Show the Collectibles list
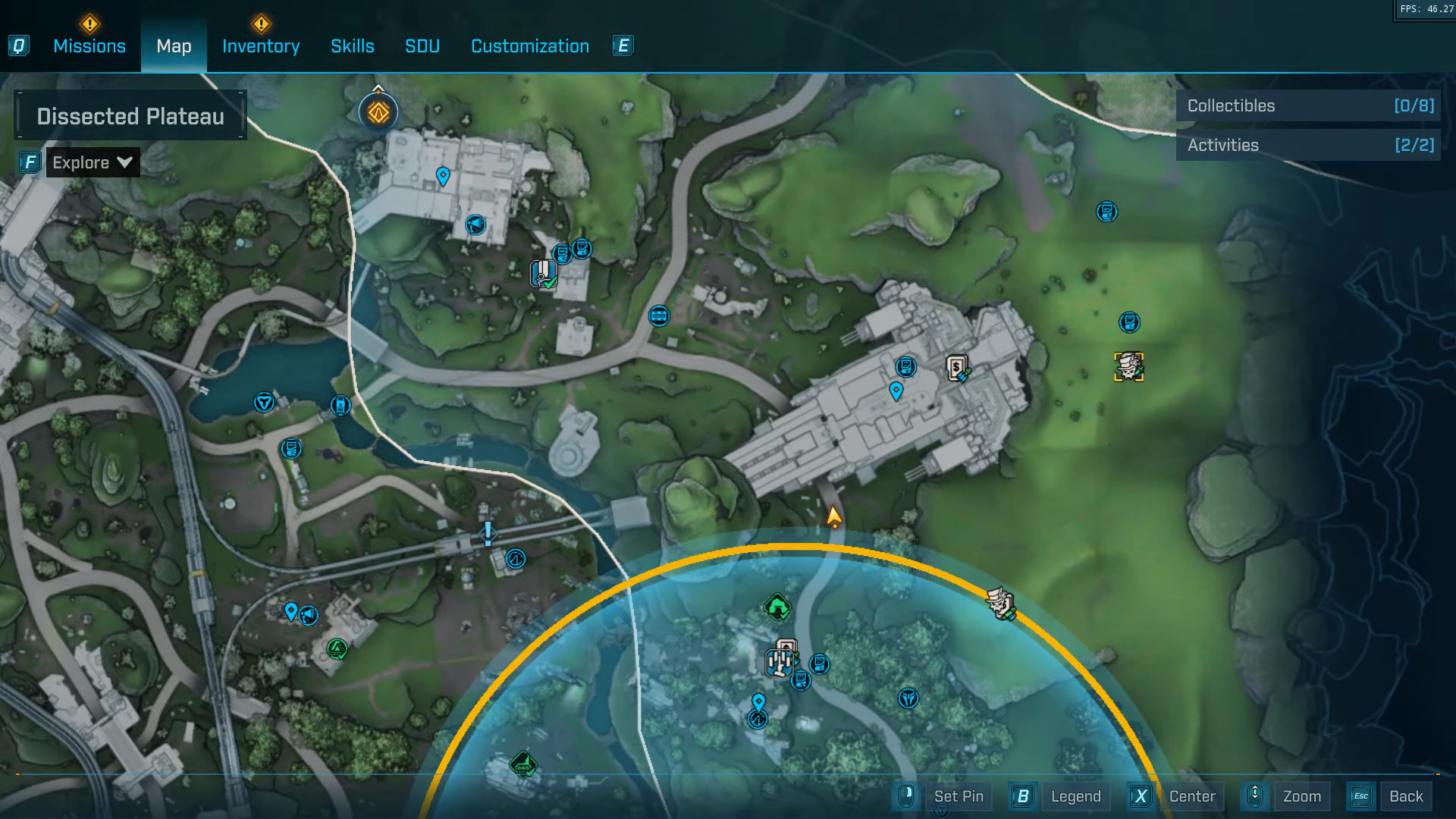The height and width of the screenshot is (819, 1456). (1309, 106)
